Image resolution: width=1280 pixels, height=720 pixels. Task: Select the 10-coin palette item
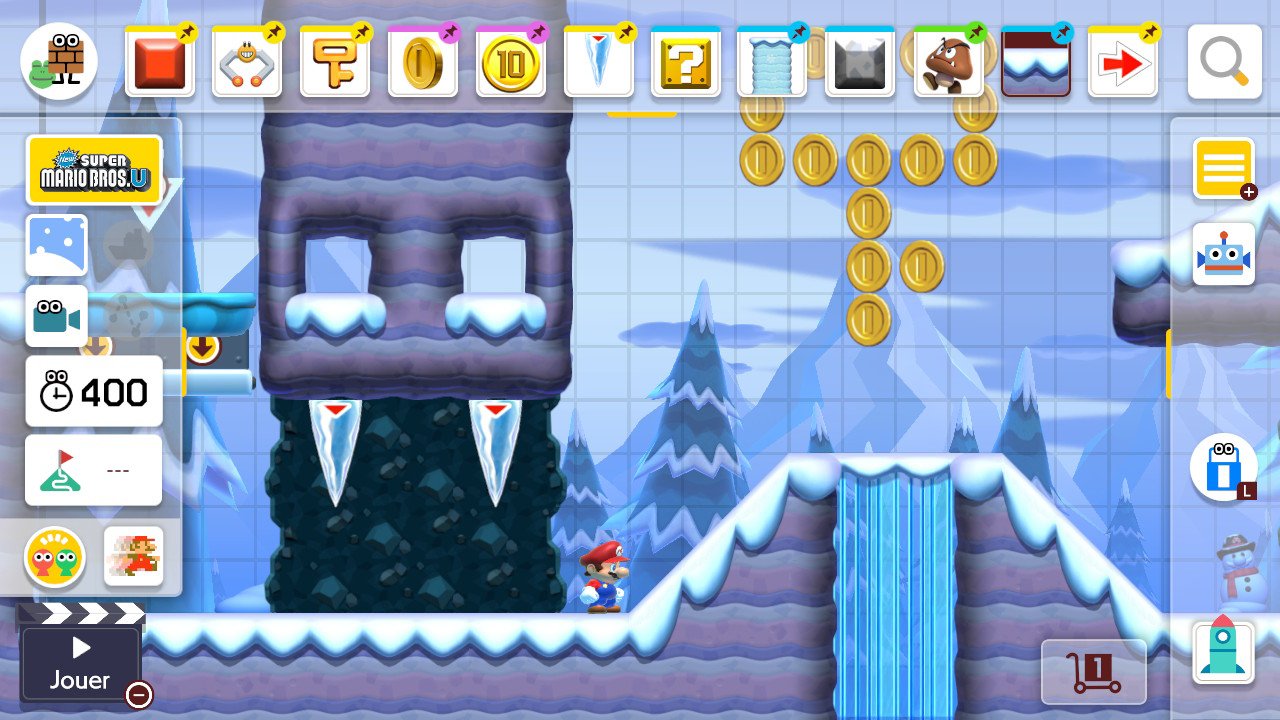tap(510, 62)
